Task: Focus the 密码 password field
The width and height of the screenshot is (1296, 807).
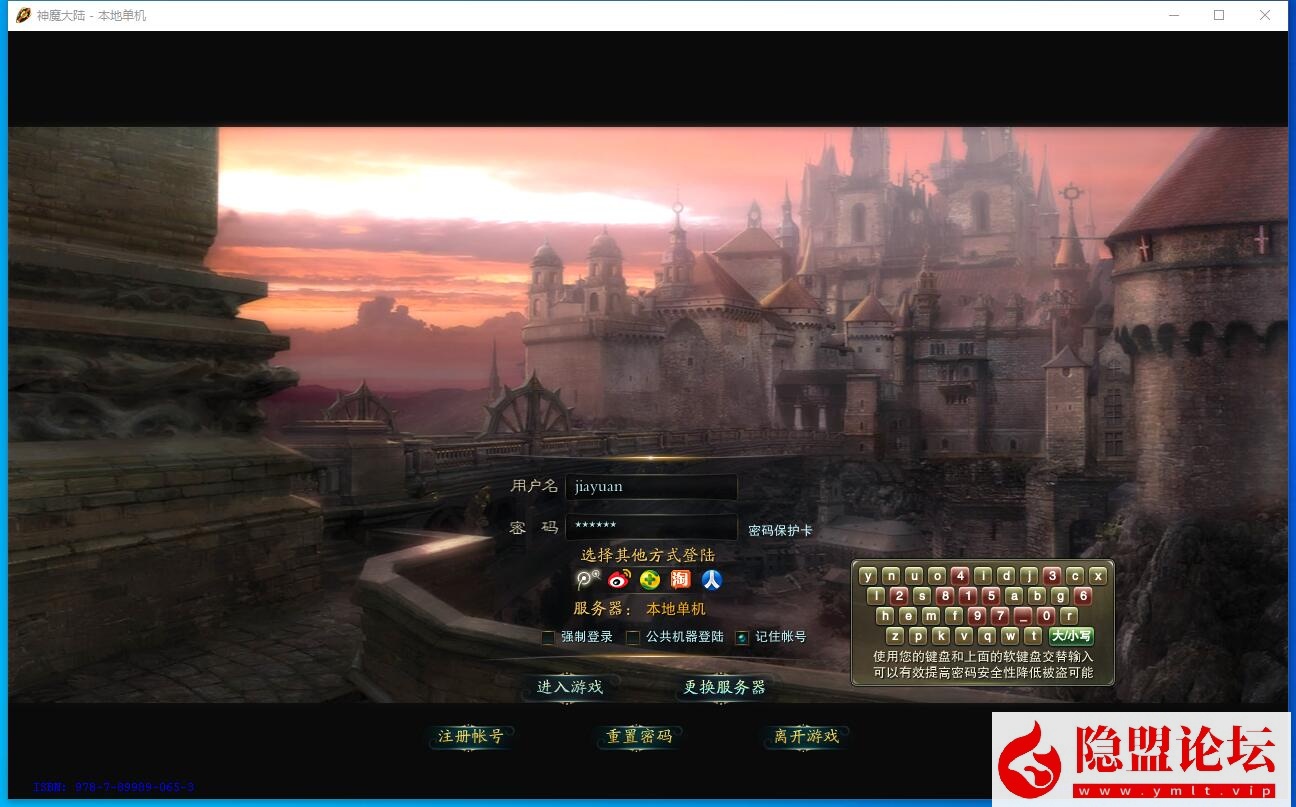Action: (651, 526)
